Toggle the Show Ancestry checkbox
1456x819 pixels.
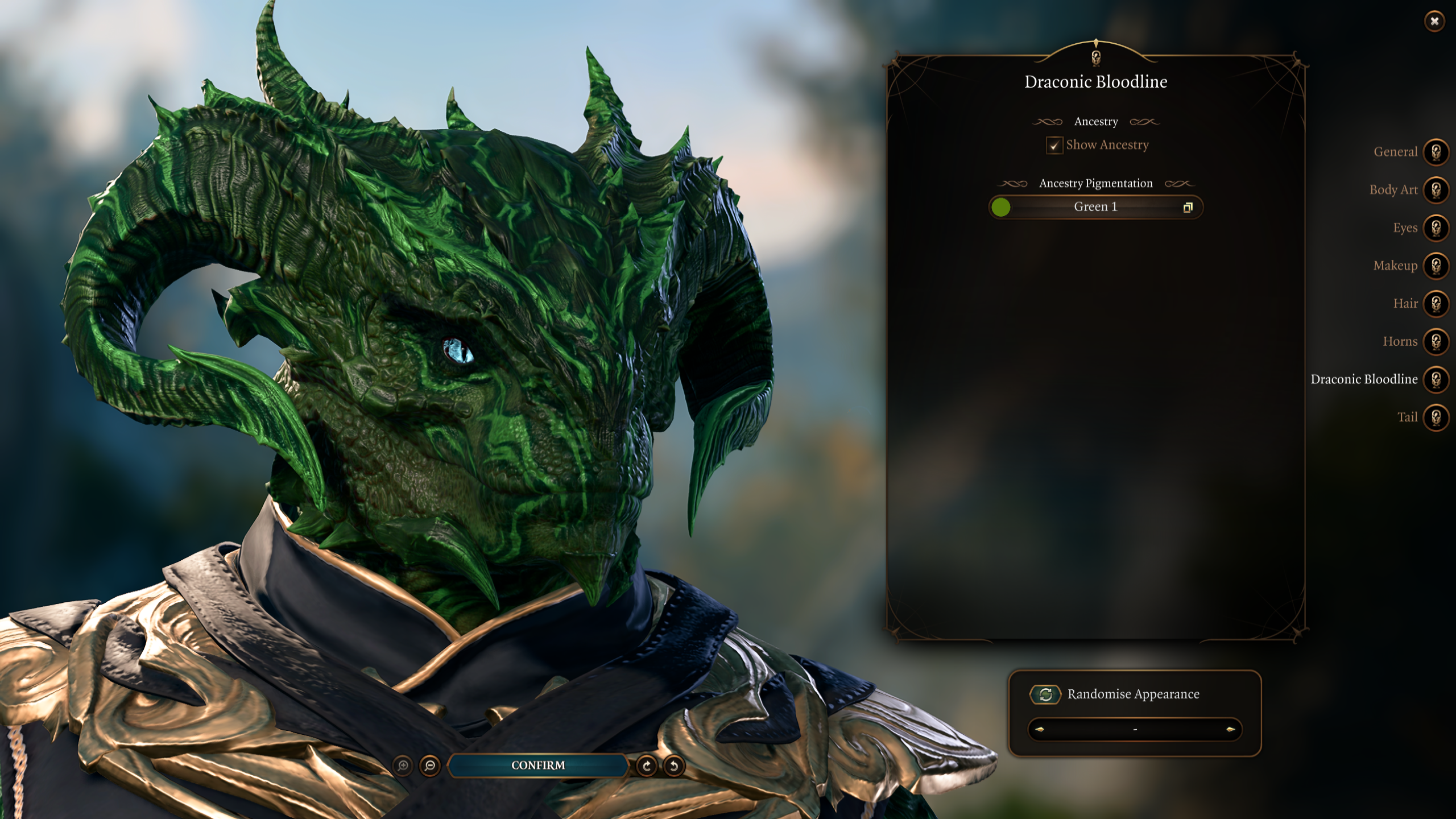pos(1054,145)
